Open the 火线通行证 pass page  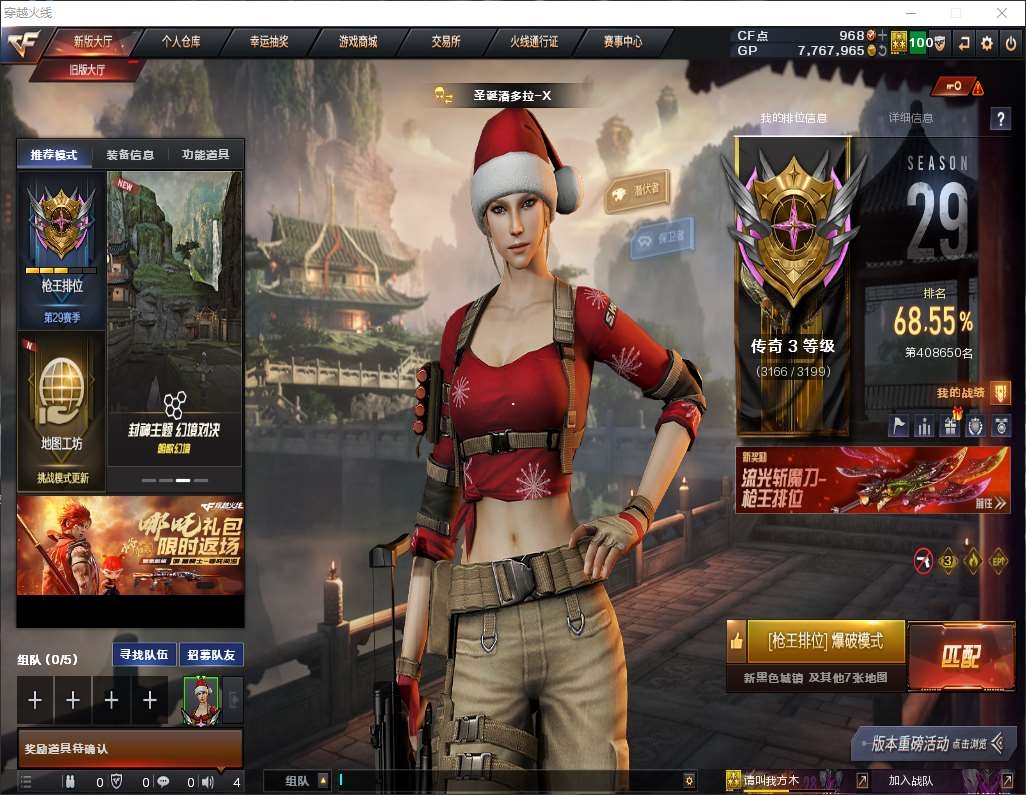point(534,42)
